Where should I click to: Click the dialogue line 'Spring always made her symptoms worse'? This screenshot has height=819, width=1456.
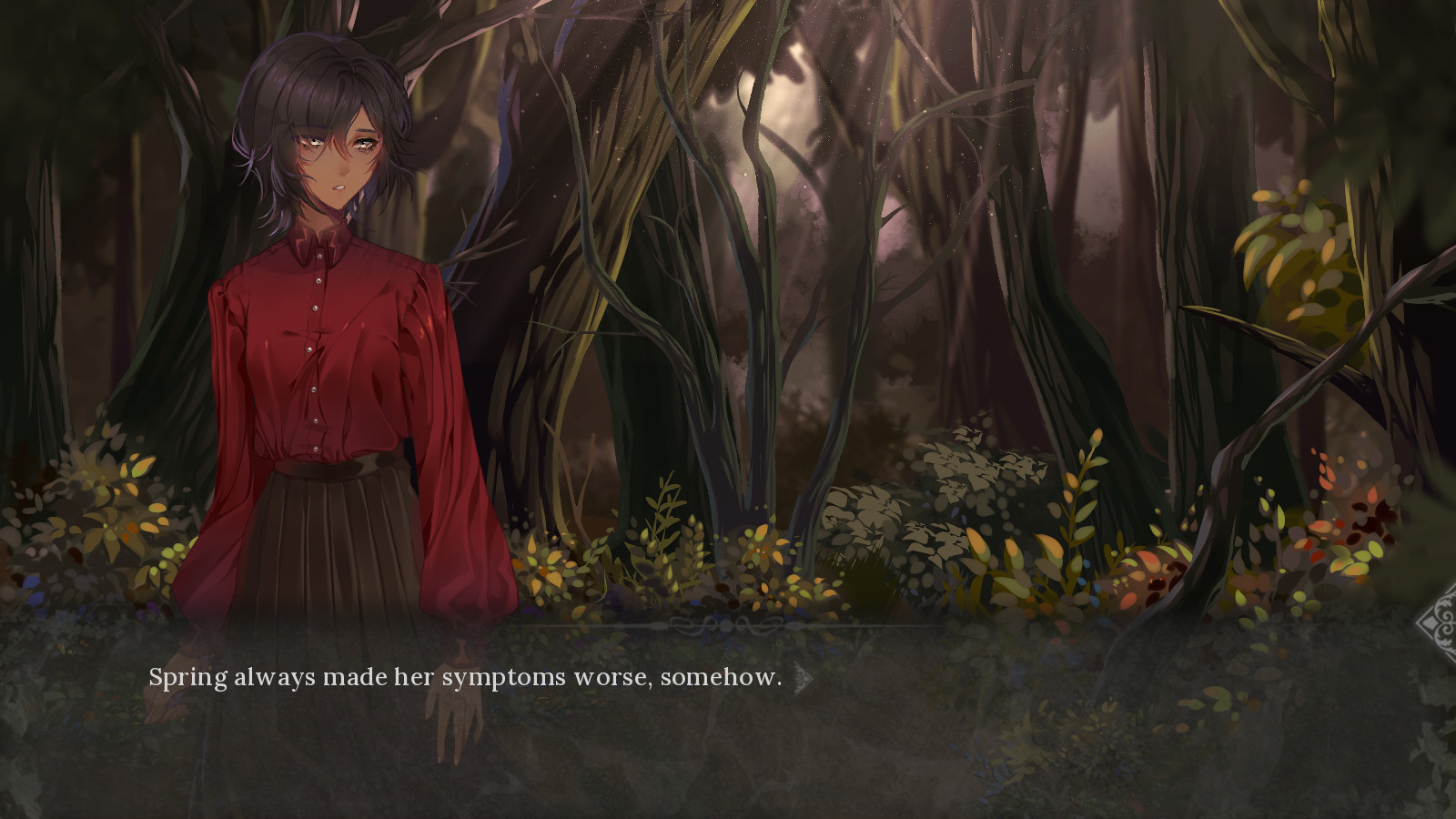464,677
